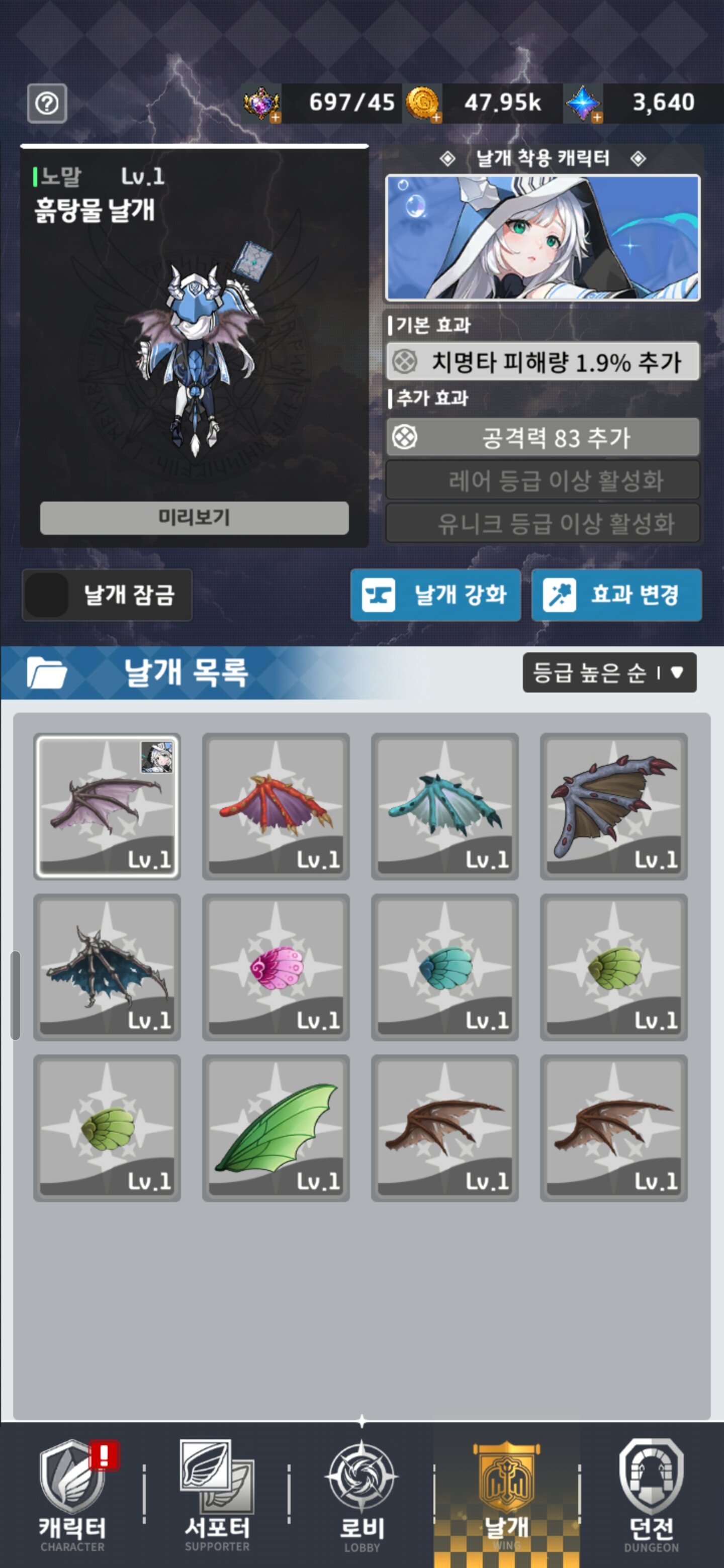The width and height of the screenshot is (724, 1568).
Task: Enable the 레어 등급 이상 활성화 effect slot
Action: (x=541, y=481)
